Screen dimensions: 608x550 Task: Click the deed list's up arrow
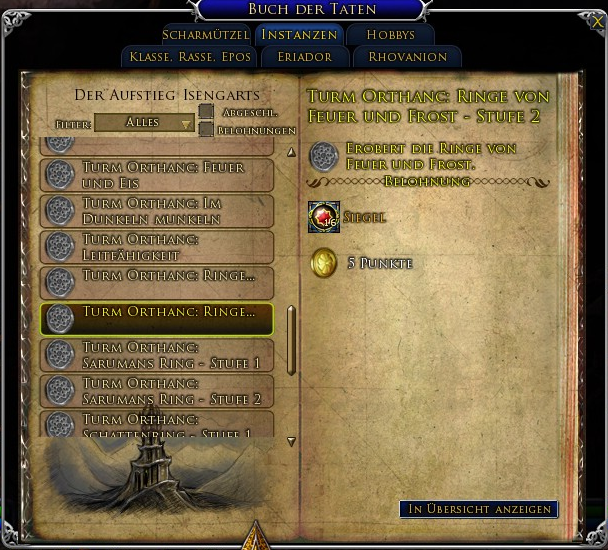[x=291, y=153]
